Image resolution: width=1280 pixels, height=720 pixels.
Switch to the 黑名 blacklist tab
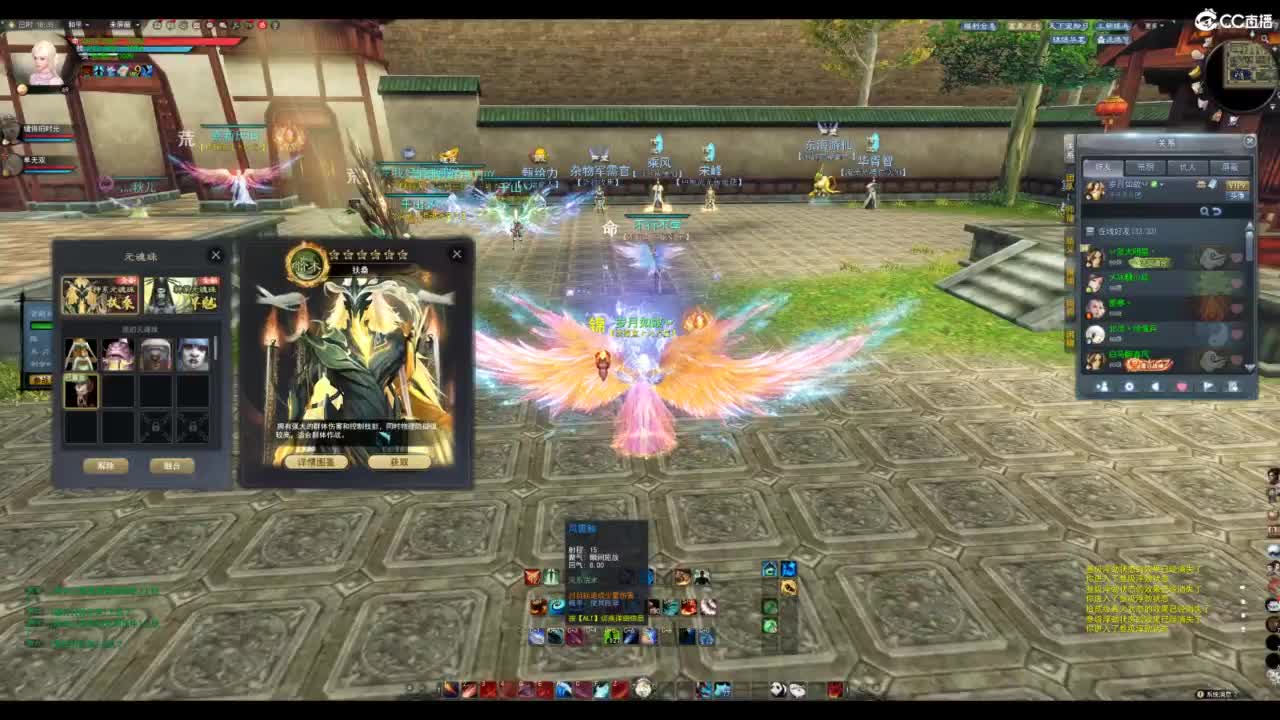pos(1144,165)
